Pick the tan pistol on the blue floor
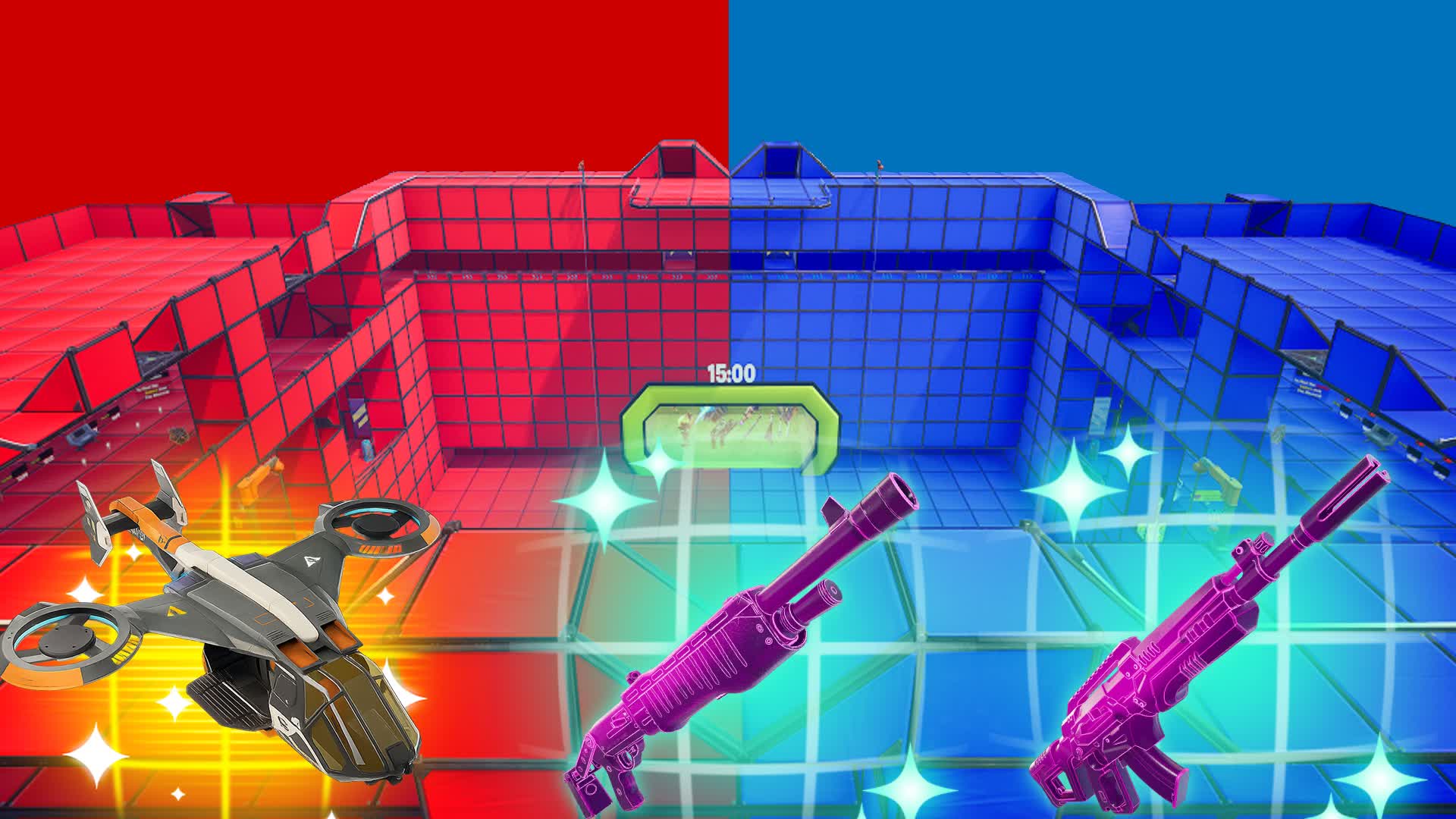1456x819 pixels. pyautogui.click(x=1217, y=482)
